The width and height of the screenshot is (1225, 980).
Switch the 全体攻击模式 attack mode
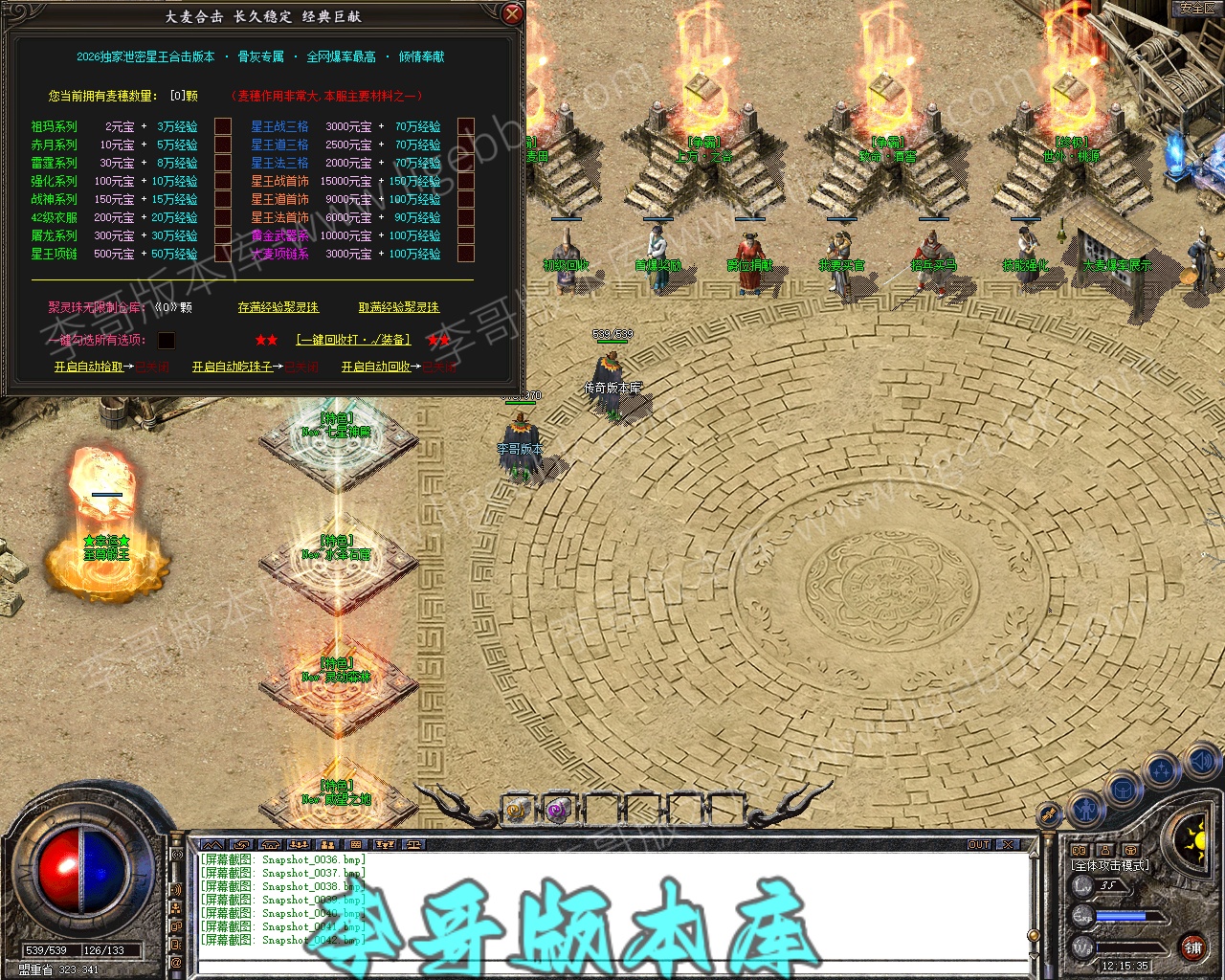[1110, 865]
